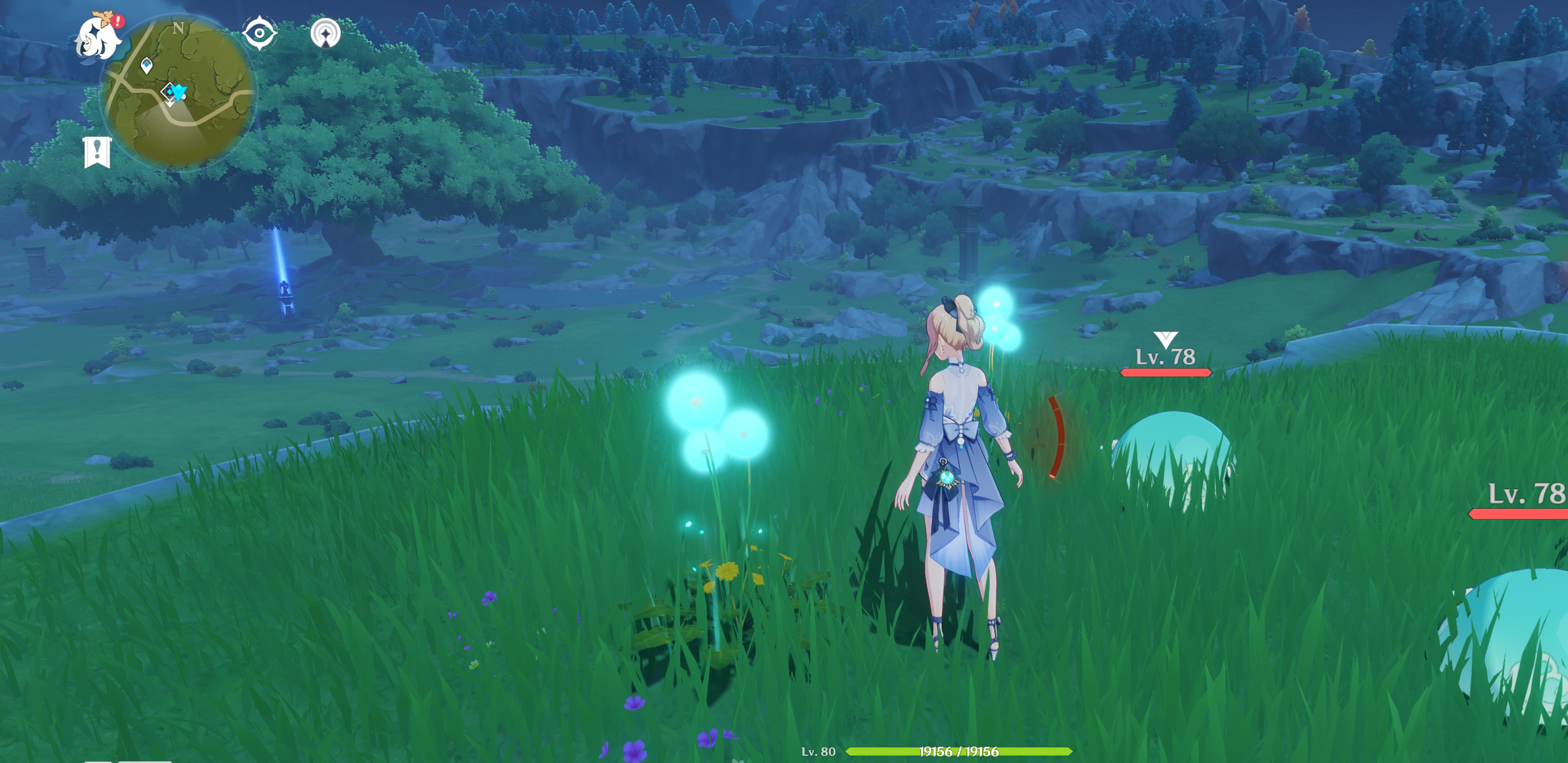Open the circular minimap
Screen dimensions: 1568x763
pos(179,91)
